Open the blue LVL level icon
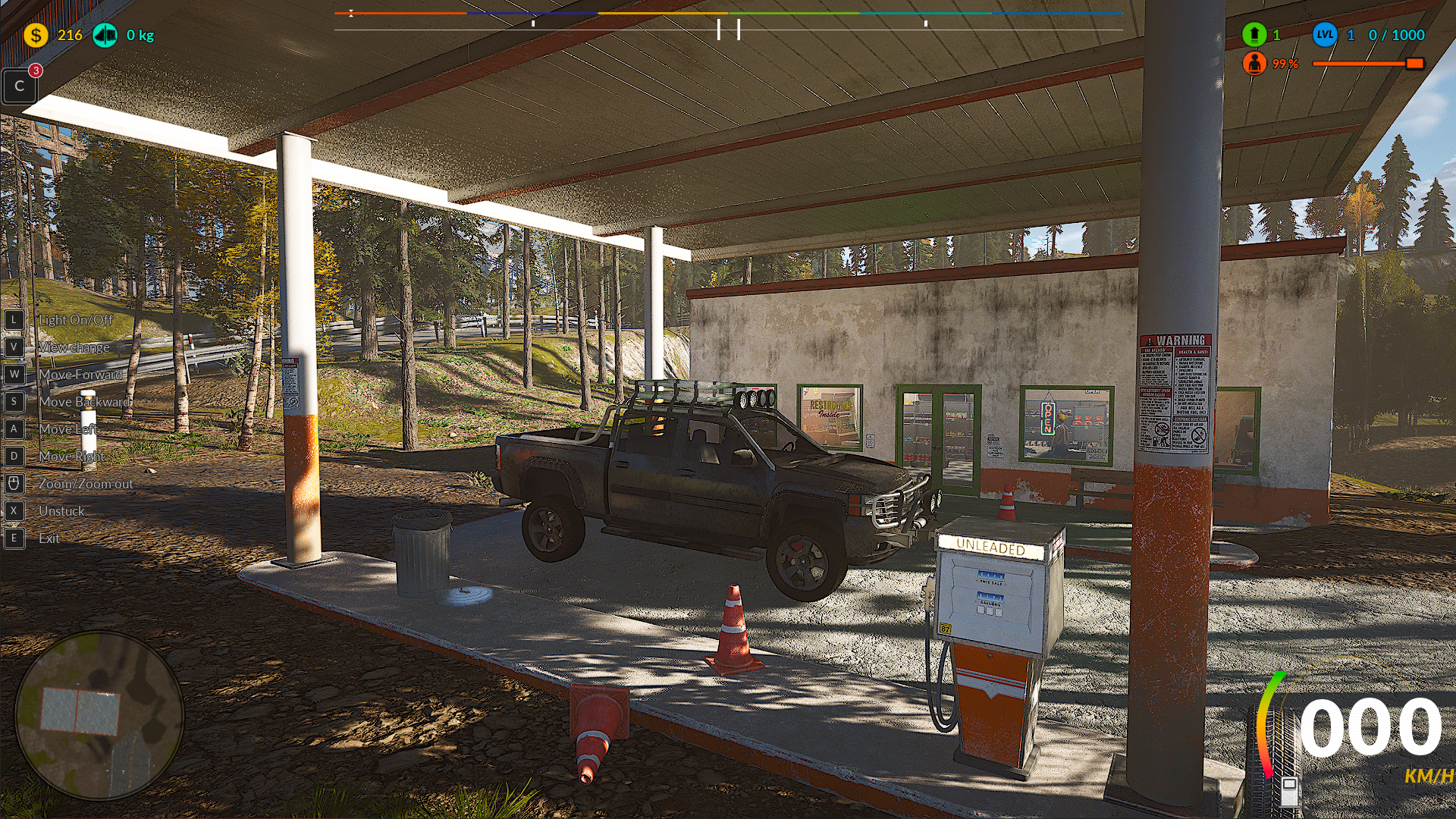Screen dimensions: 1456x819 pos(1323,34)
